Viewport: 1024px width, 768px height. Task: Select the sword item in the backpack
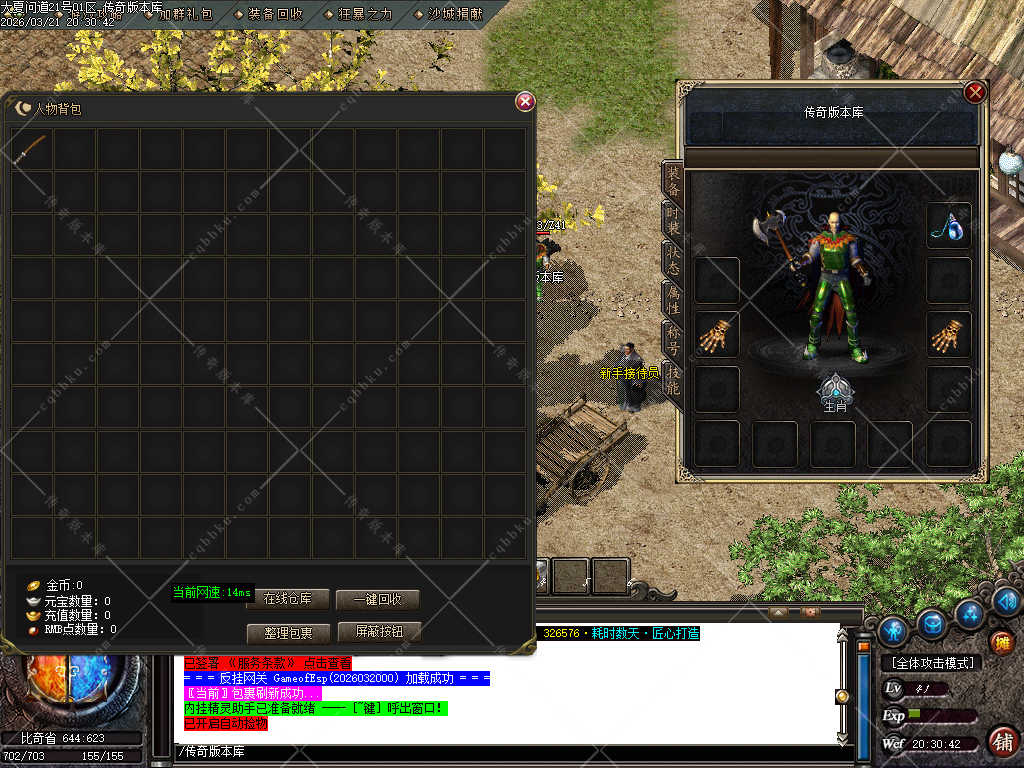point(30,149)
